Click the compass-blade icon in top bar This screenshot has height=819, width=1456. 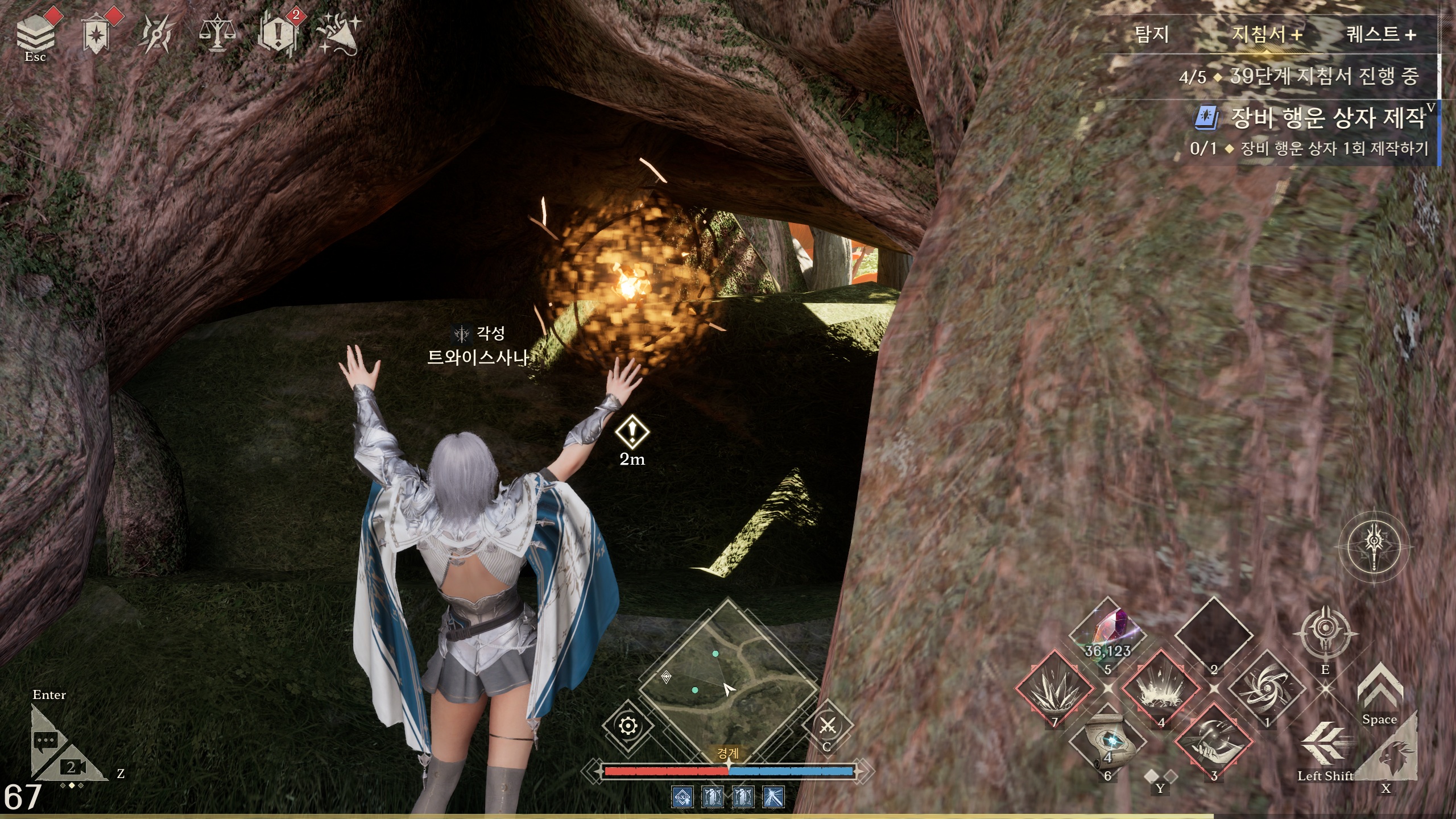(x=156, y=34)
